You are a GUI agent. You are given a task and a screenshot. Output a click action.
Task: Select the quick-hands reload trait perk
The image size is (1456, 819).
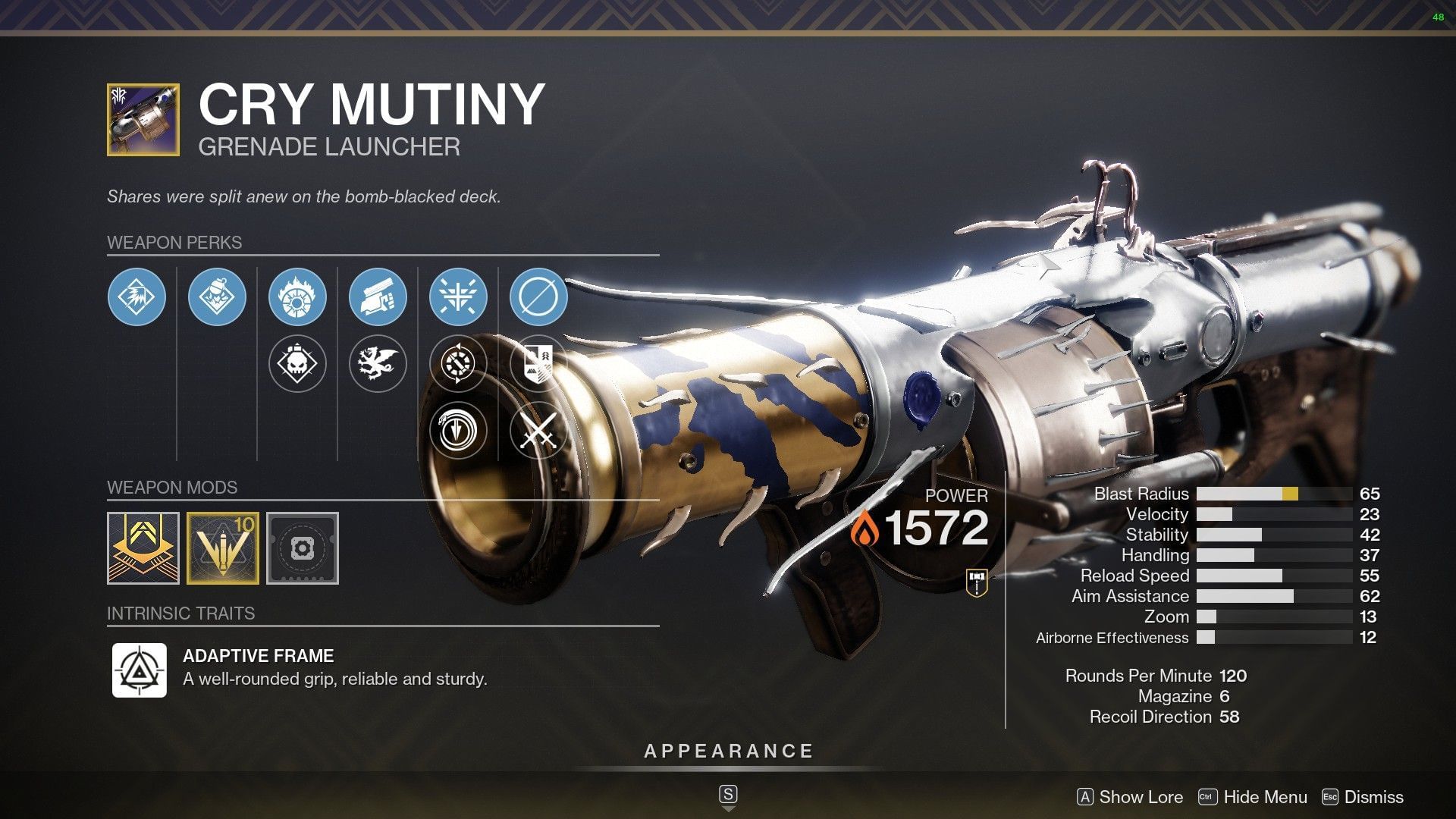coord(378,297)
